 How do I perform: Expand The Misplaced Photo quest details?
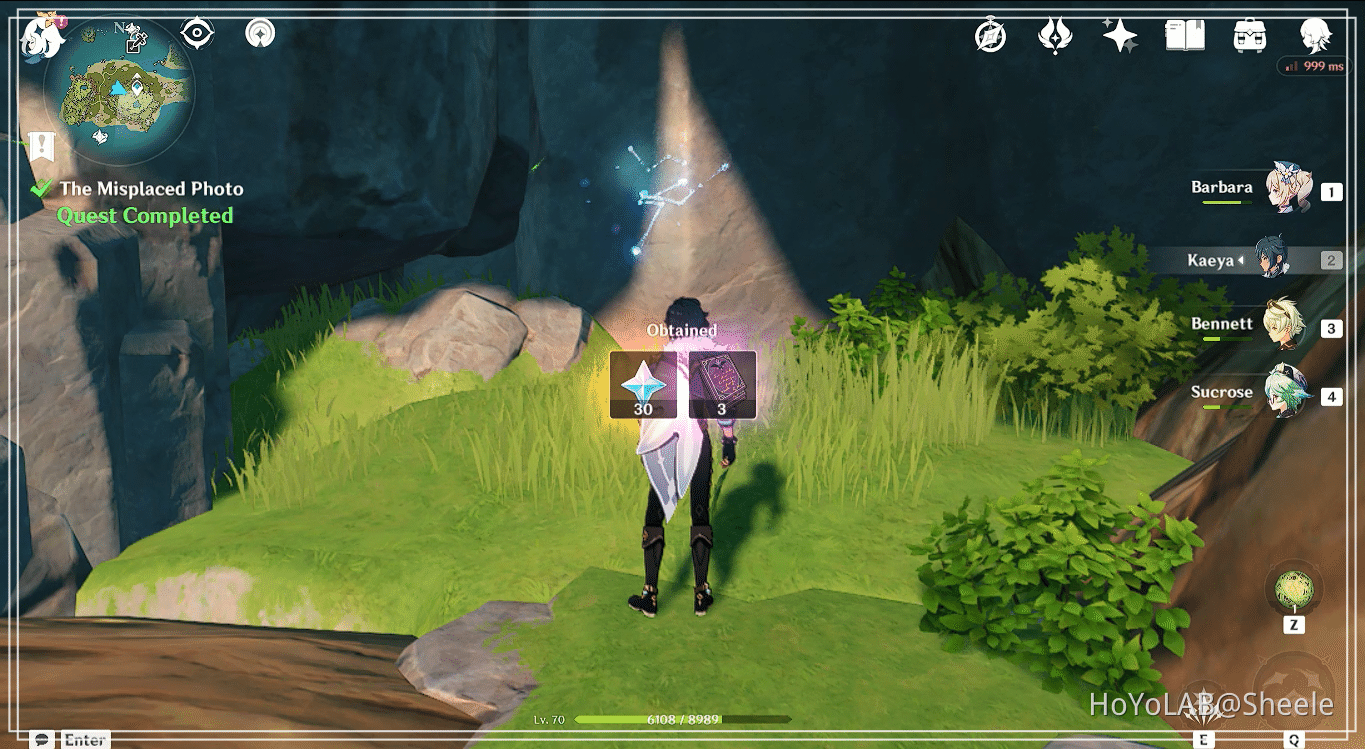[x=152, y=188]
